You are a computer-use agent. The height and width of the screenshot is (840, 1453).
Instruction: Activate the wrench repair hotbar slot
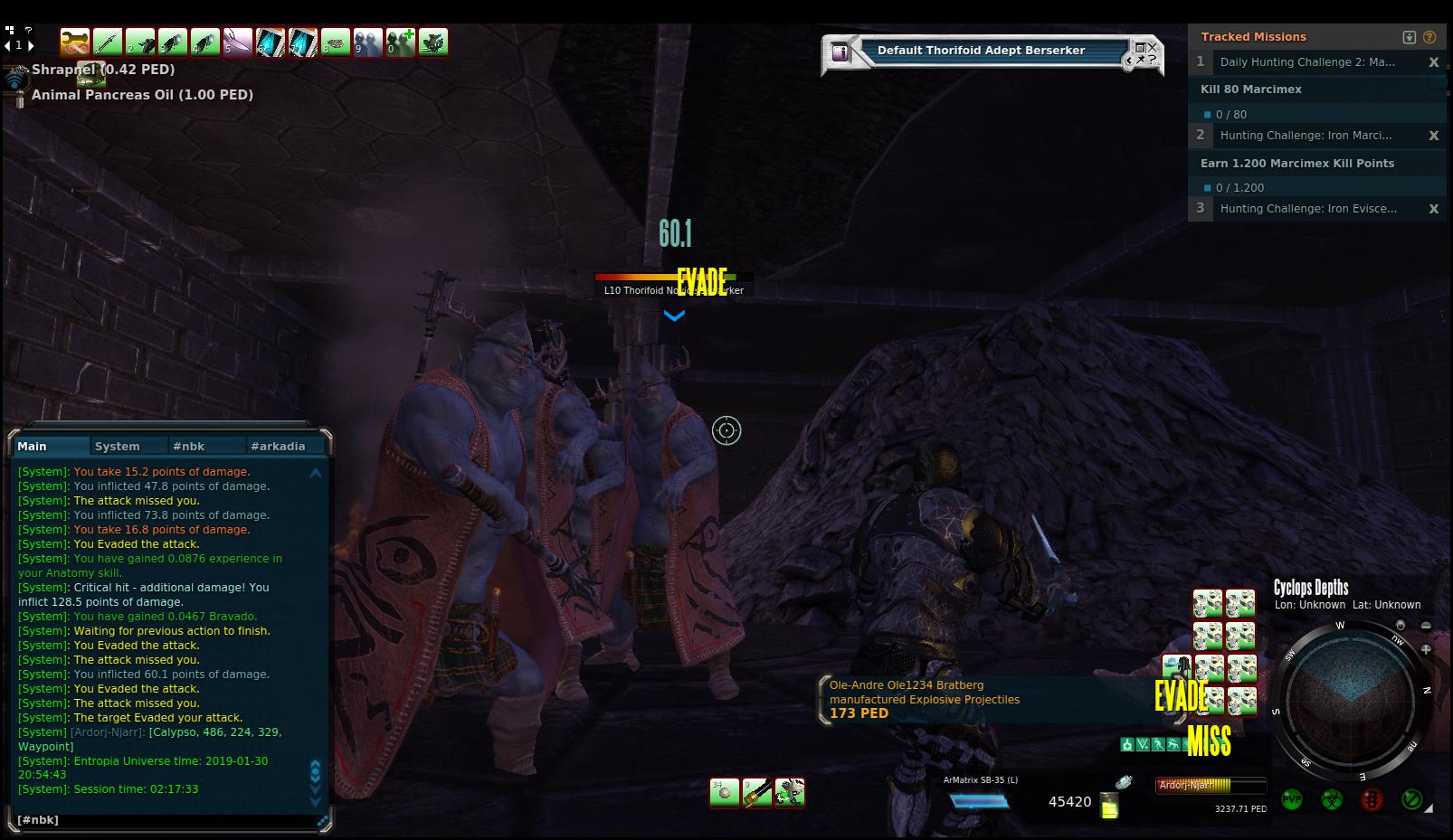pos(75,42)
